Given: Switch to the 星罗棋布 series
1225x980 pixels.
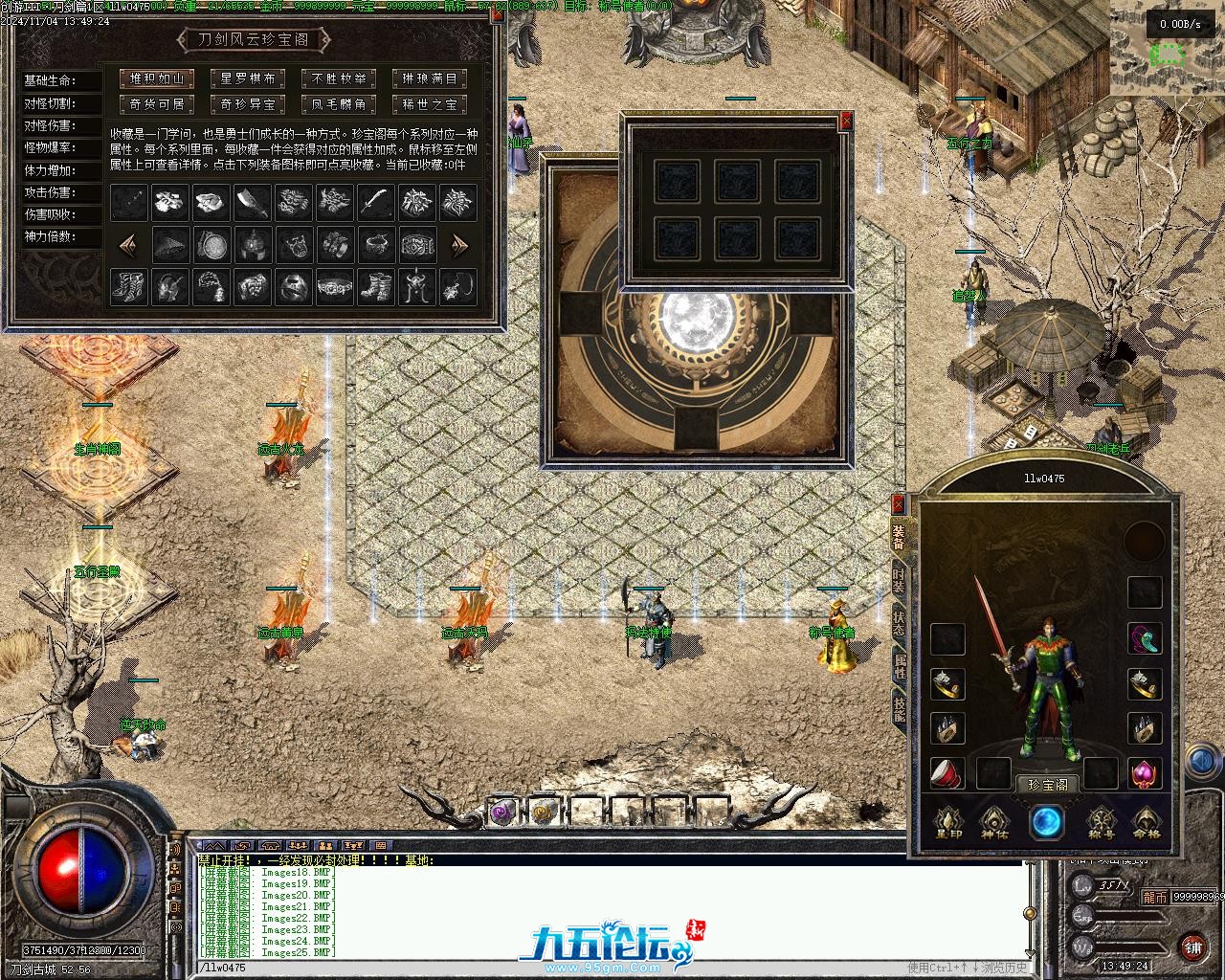Looking at the screenshot, I should (x=248, y=78).
